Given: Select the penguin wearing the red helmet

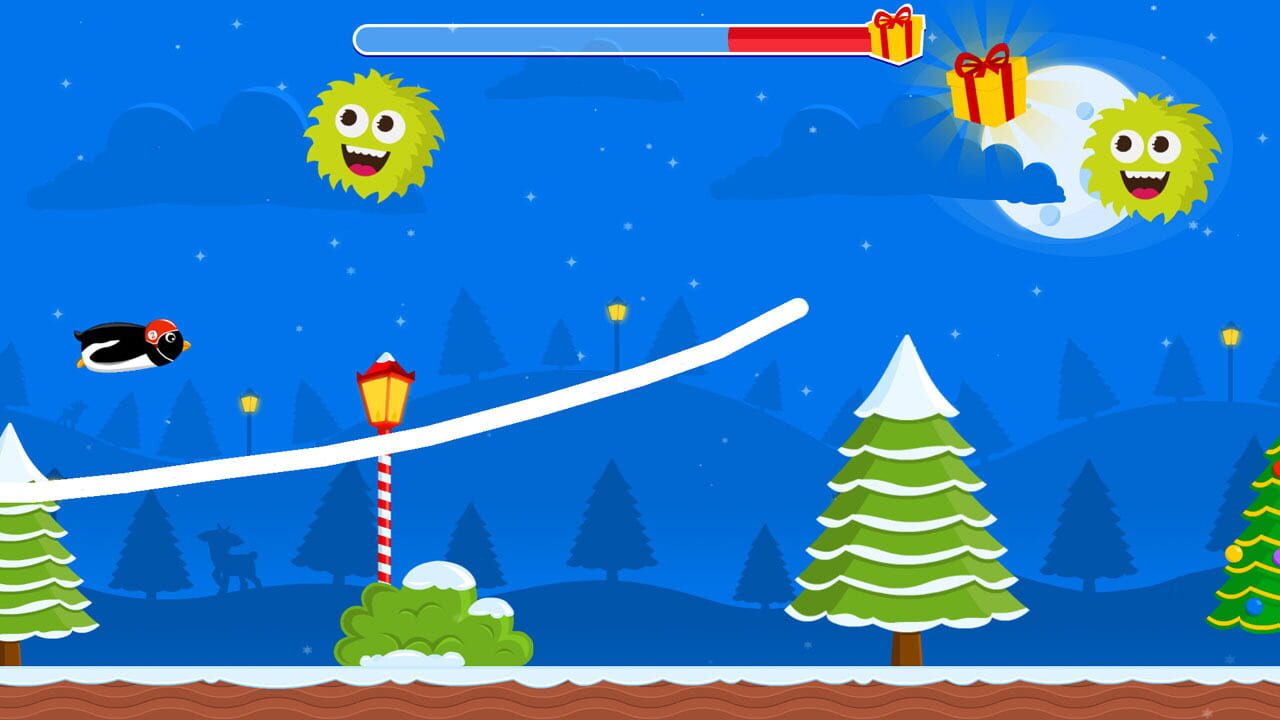Looking at the screenshot, I should [130, 345].
